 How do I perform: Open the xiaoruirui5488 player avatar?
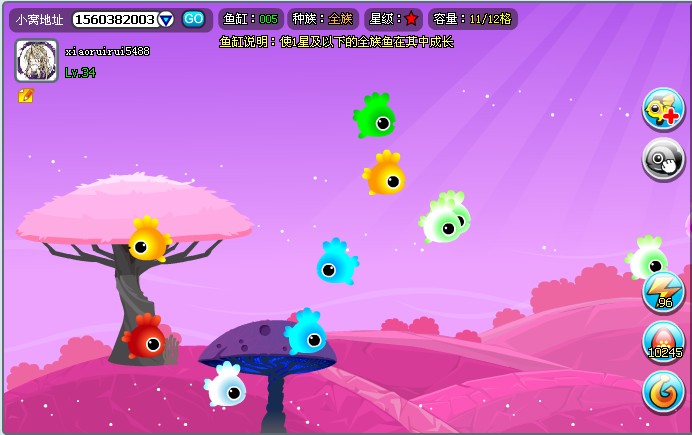point(36,61)
